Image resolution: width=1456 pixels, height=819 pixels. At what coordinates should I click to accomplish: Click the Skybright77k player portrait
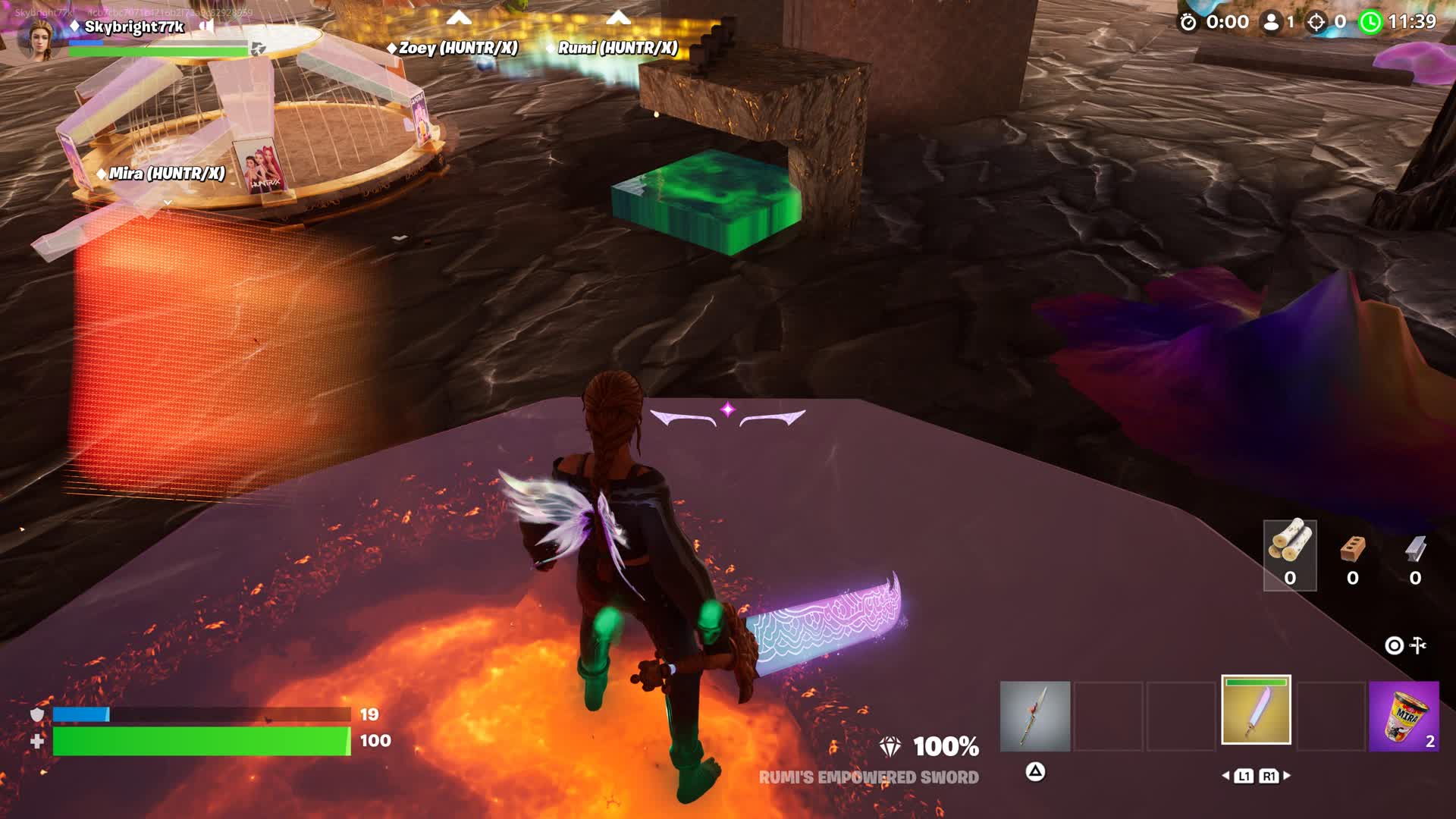coord(39,38)
